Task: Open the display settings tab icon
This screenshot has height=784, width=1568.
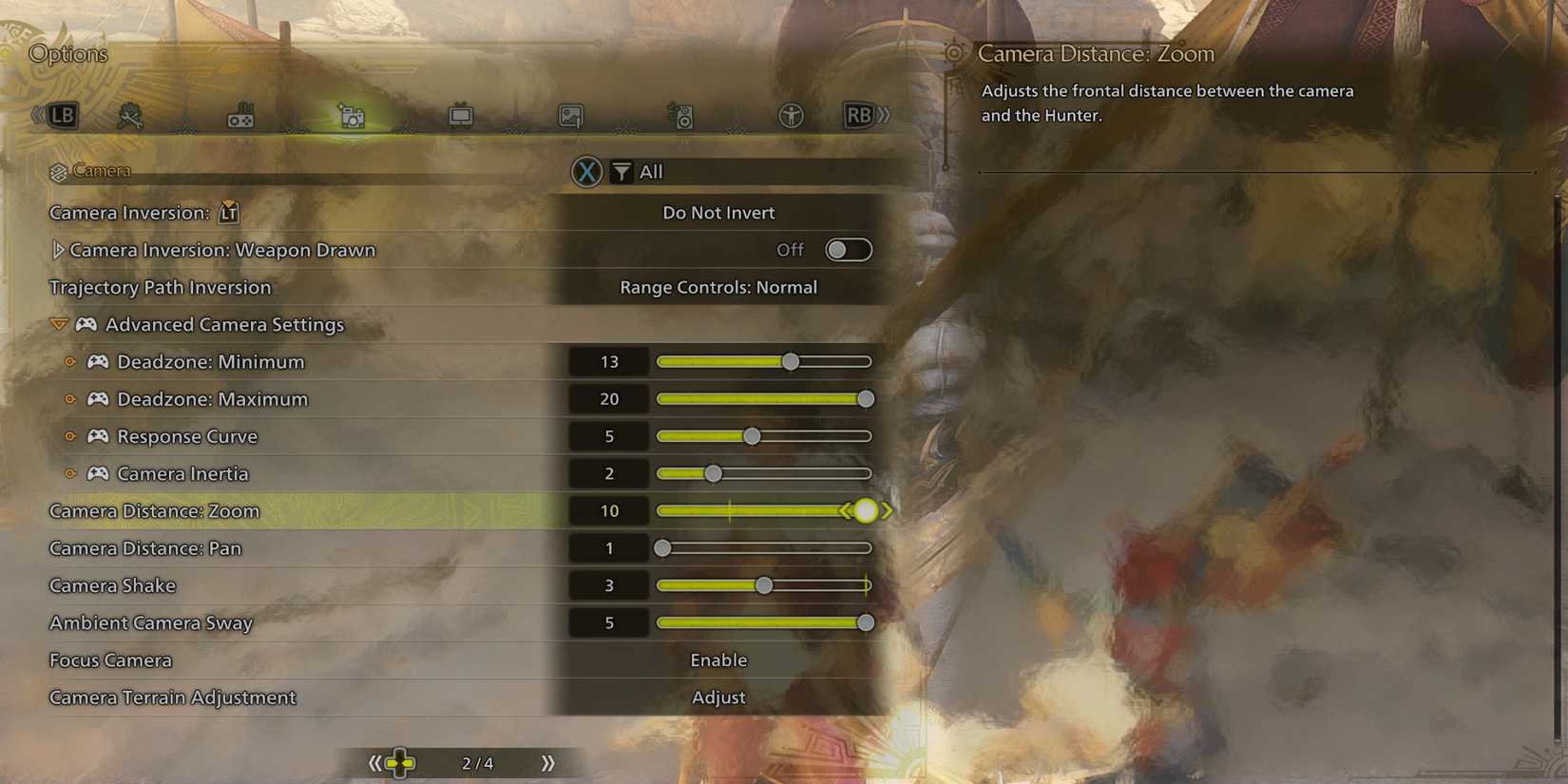Action: coord(461,116)
